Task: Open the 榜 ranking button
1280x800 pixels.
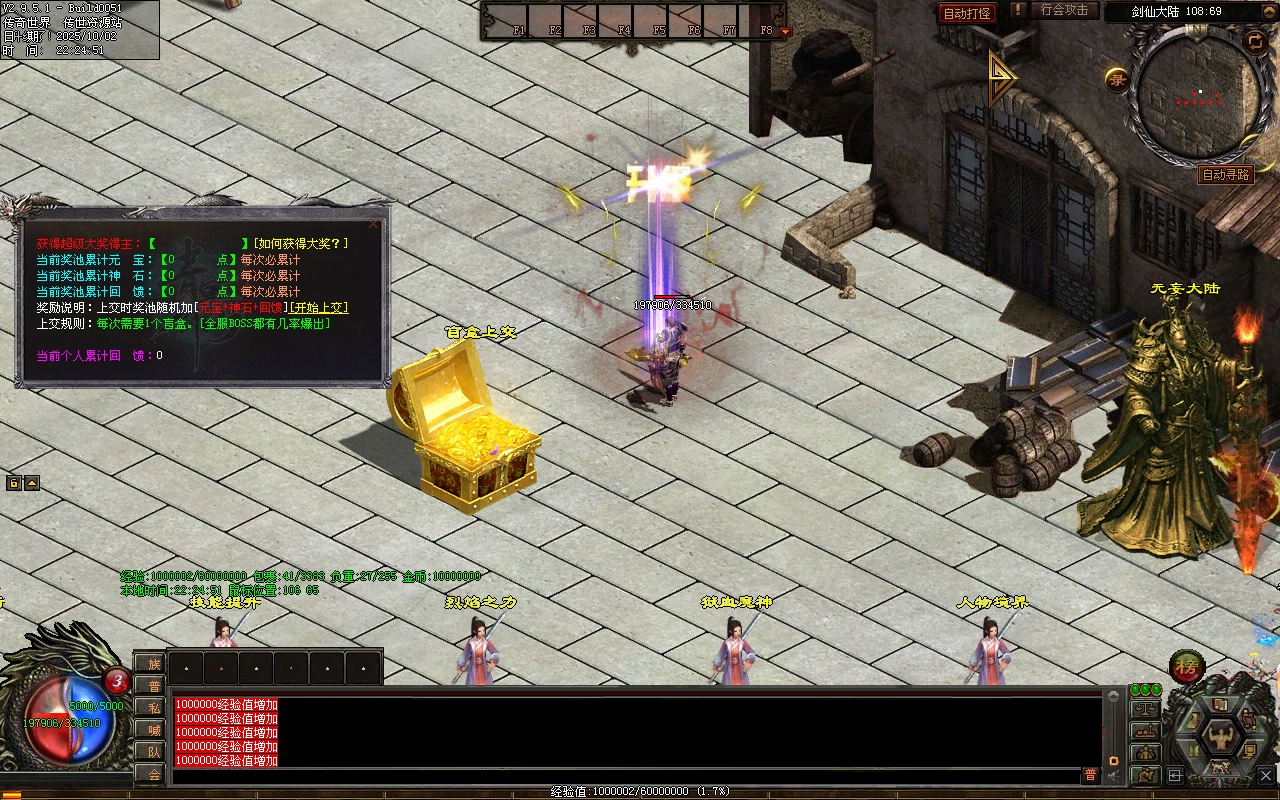Action: click(1187, 666)
